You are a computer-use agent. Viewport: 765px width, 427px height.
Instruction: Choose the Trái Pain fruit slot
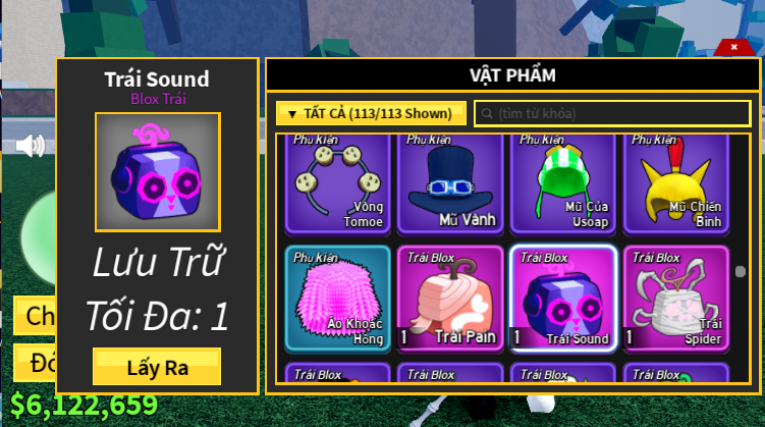450,298
